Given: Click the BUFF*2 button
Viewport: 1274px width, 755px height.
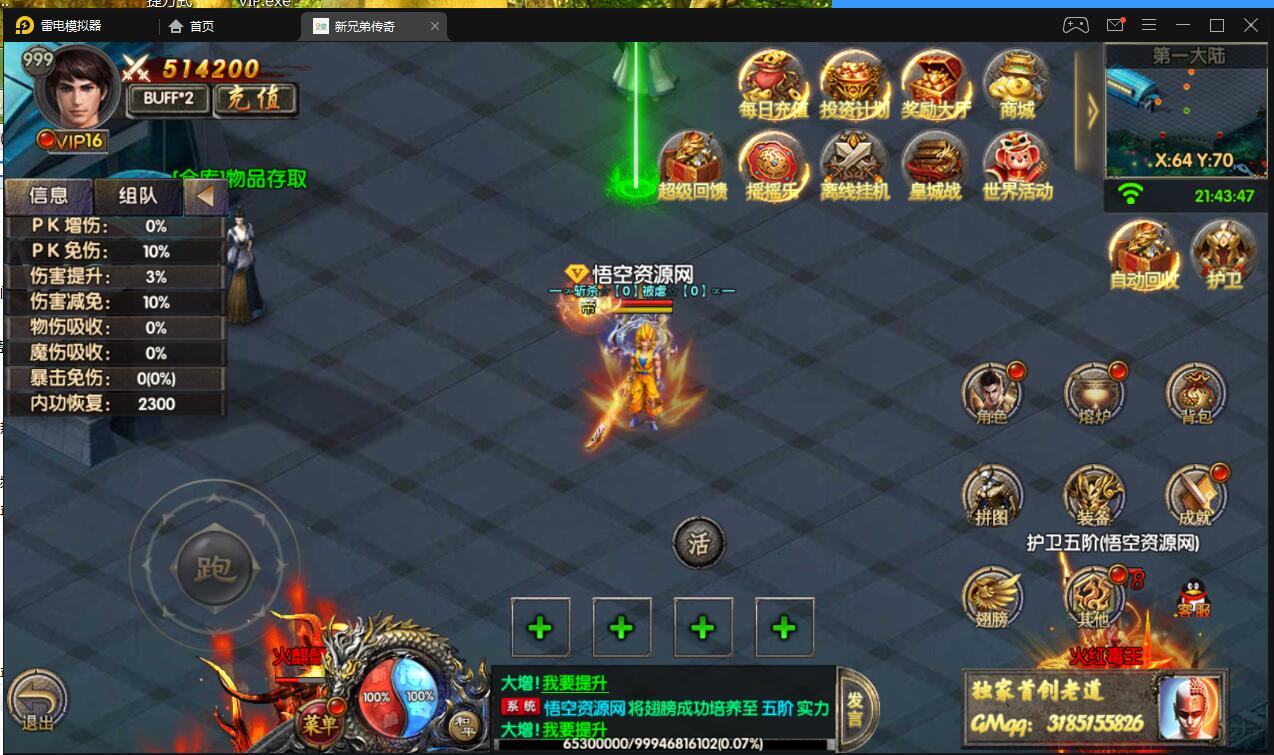Looking at the screenshot, I should 167,99.
